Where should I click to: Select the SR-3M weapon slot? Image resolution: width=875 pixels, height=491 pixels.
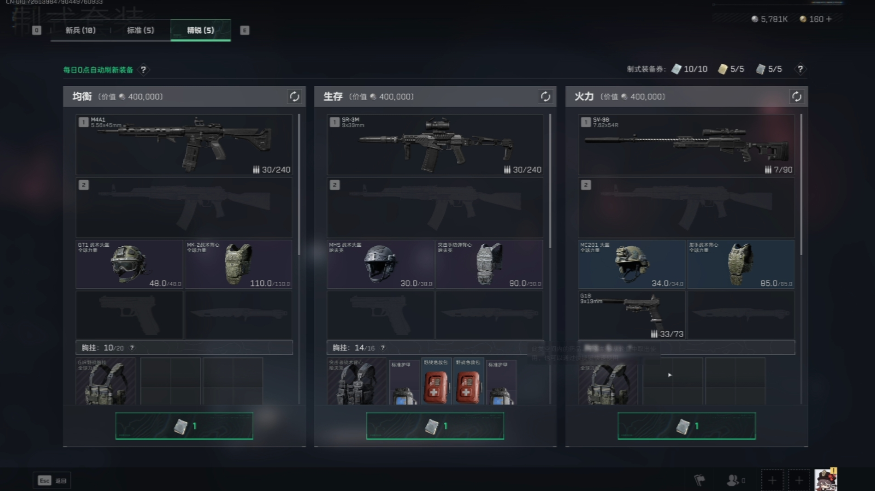(x=435, y=145)
